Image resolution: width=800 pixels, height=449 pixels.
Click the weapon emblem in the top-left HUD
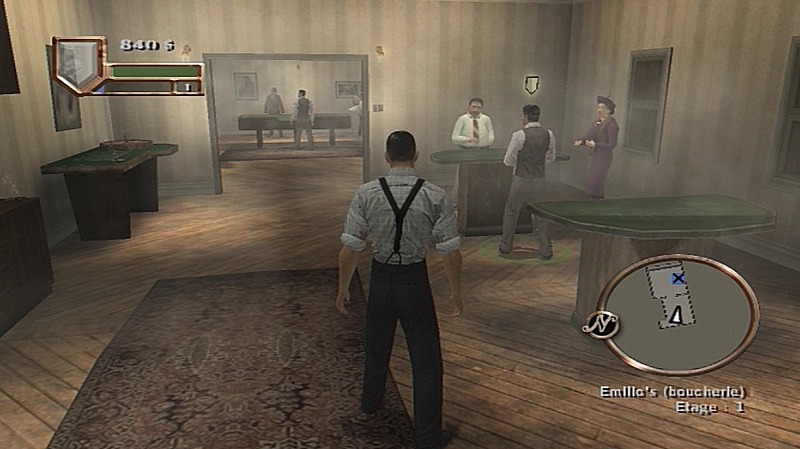click(77, 64)
